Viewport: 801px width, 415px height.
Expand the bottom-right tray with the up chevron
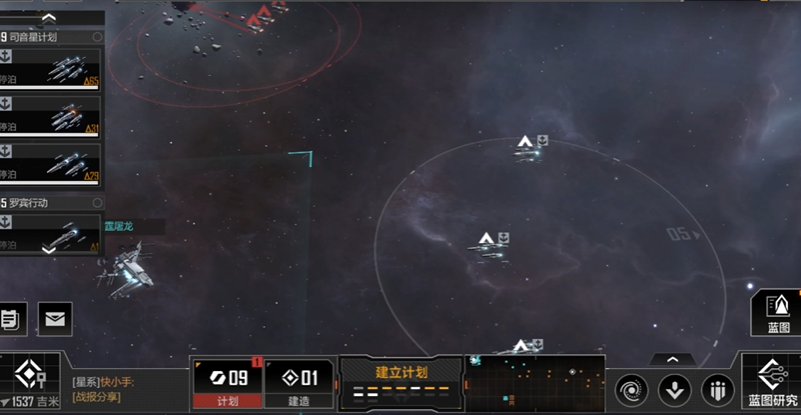[672, 359]
